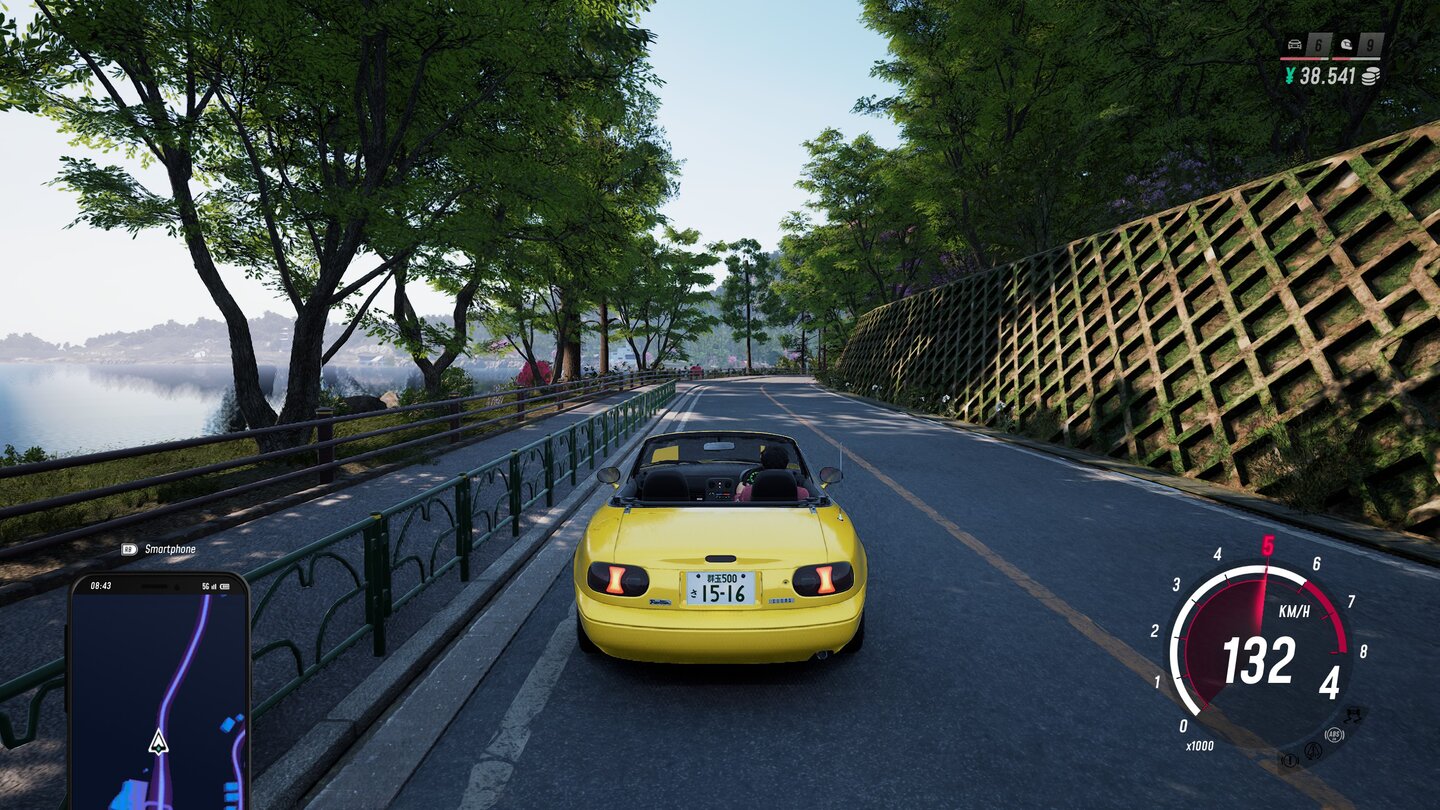Select the driver helmet level icon

click(x=1345, y=45)
